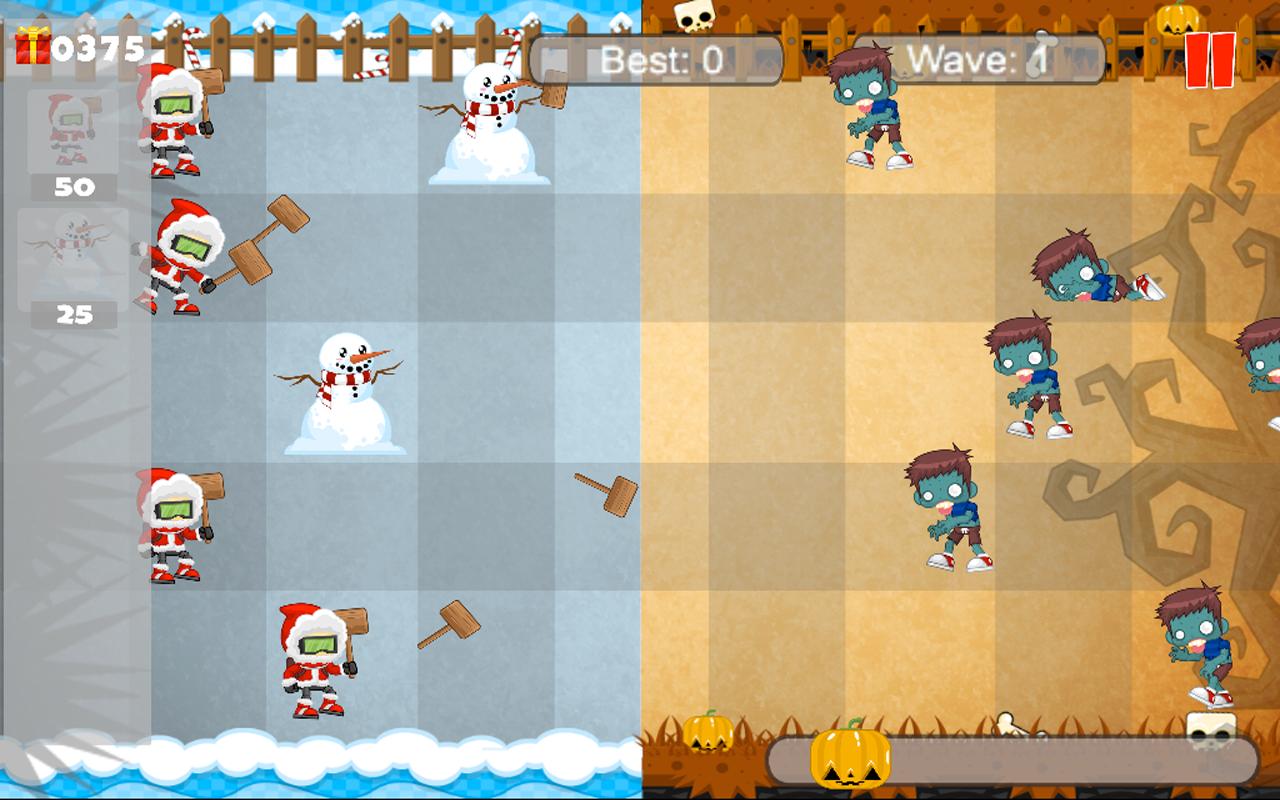This screenshot has height=800, width=1280.
Task: Click the bone lying on the hay
Action: 1004,724
